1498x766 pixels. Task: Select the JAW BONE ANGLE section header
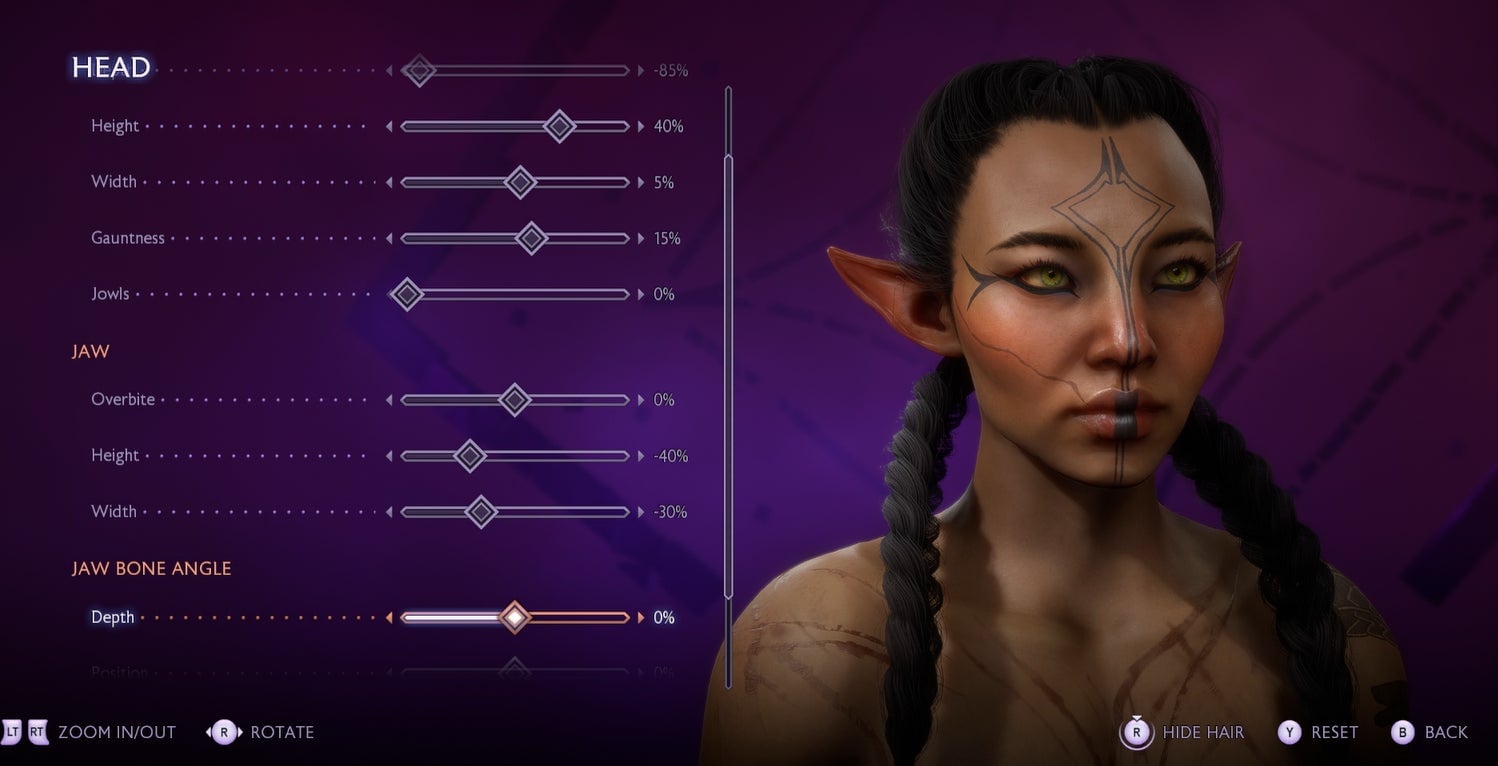[151, 567]
